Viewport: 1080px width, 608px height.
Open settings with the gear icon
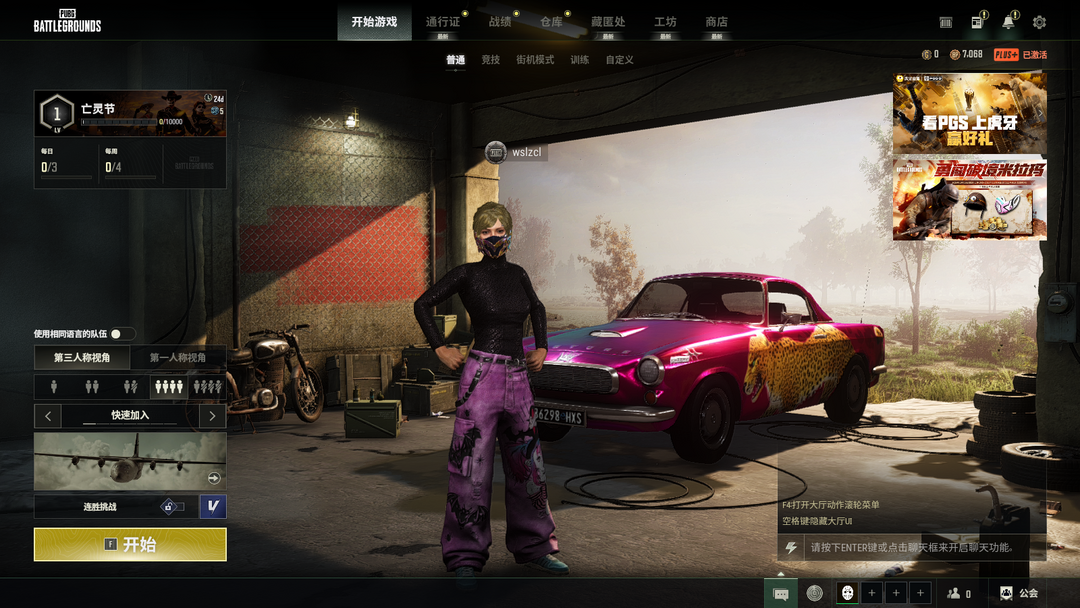(x=1039, y=22)
